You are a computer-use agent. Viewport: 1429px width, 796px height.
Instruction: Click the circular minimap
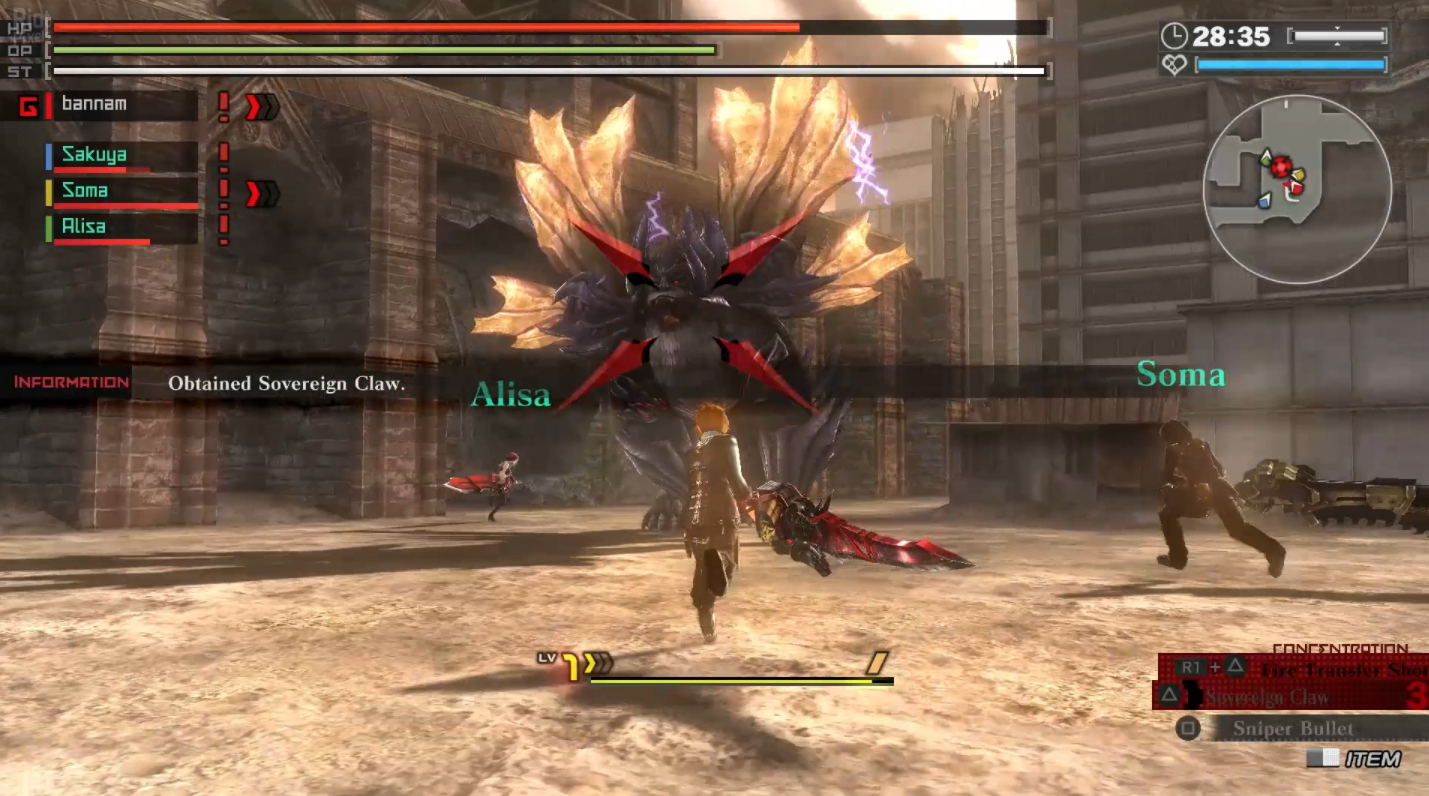1297,190
